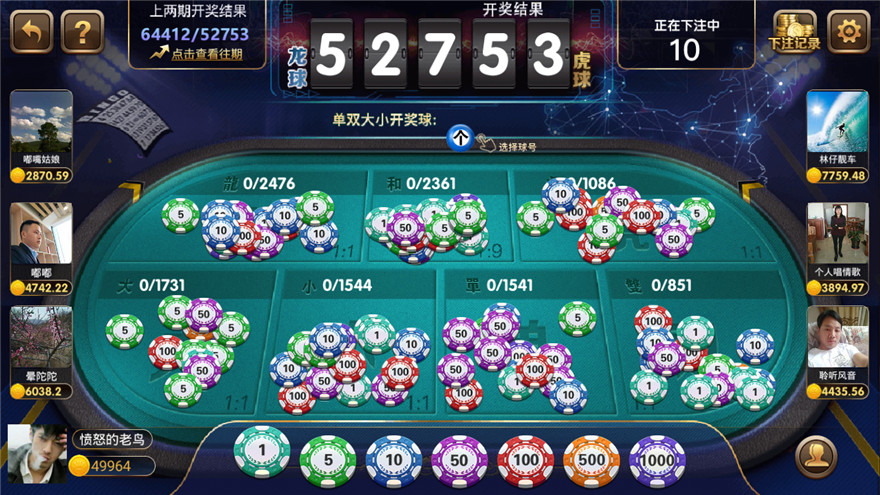Screen dimensions: 880x495
Task: Open the 下注记录 bet records
Action: point(795,32)
